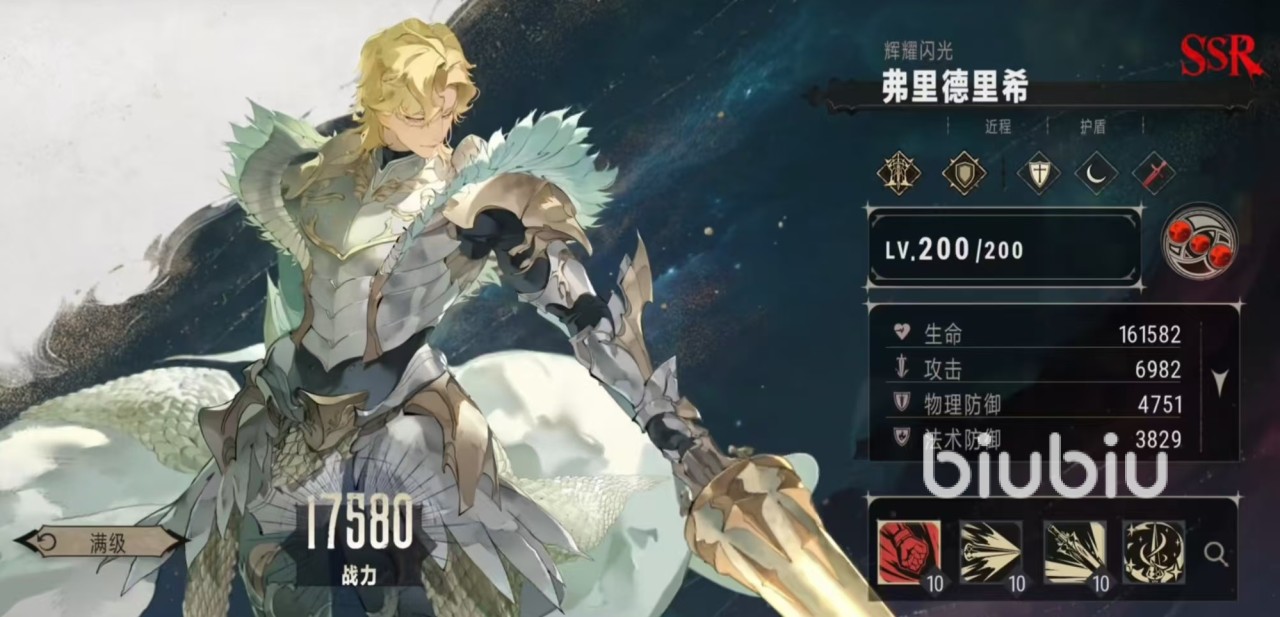View the downward sword strike skill

click(x=1074, y=552)
